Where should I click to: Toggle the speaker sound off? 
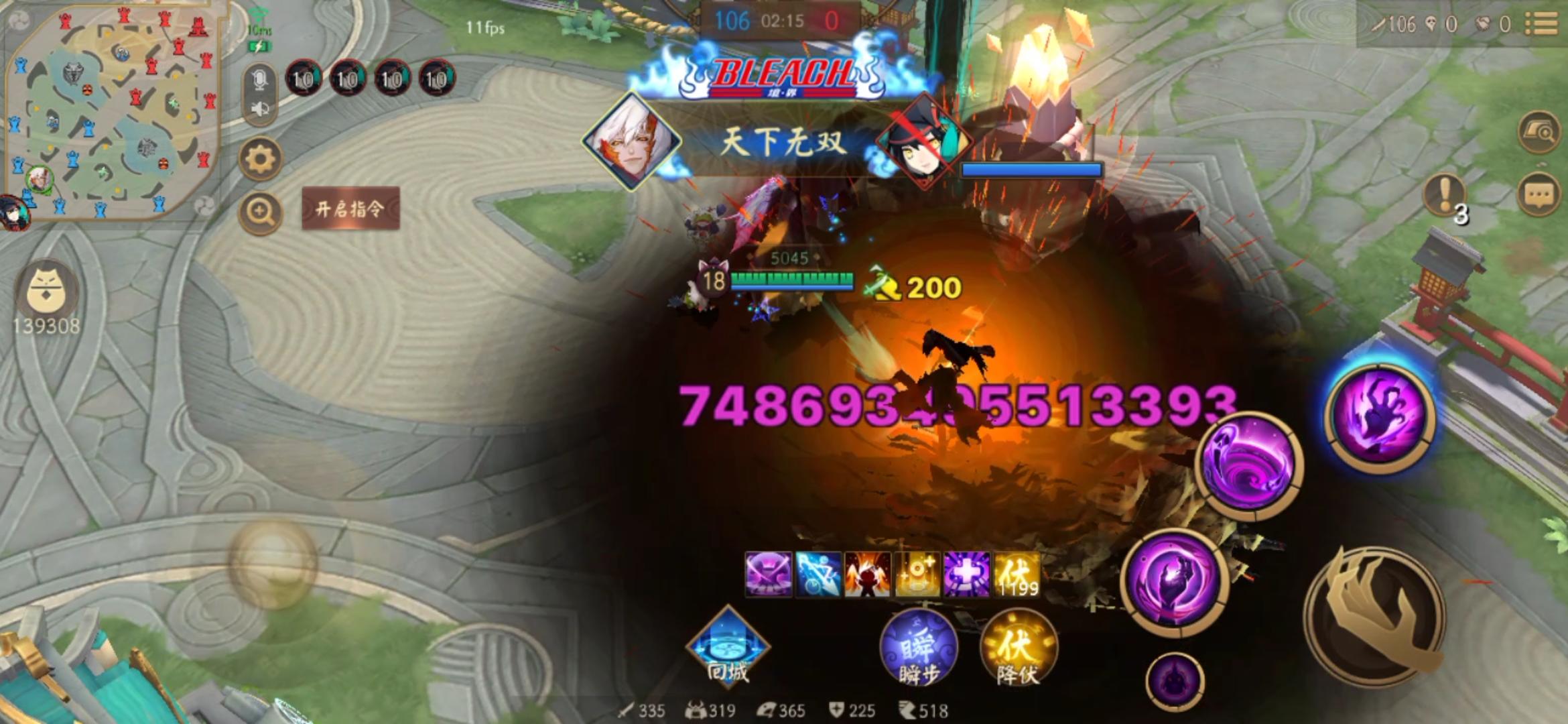tap(259, 109)
